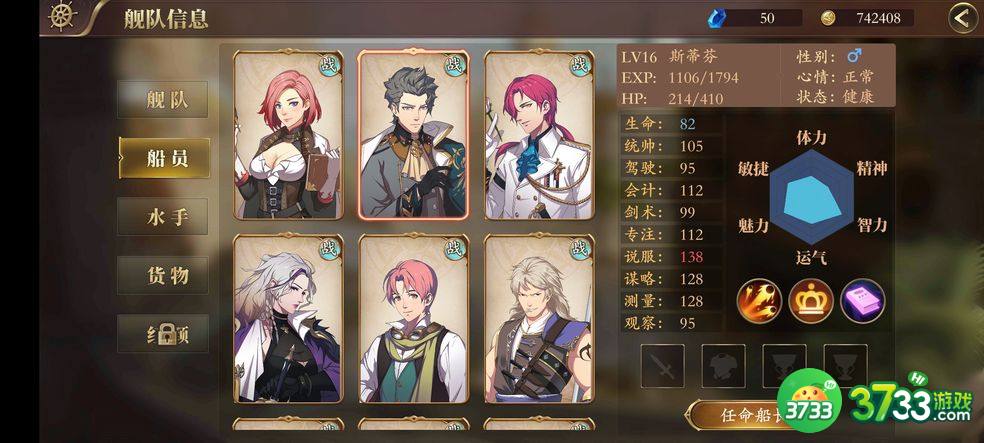Tap the 任命船长 button
The width and height of the screenshot is (984, 443).
click(x=742, y=415)
